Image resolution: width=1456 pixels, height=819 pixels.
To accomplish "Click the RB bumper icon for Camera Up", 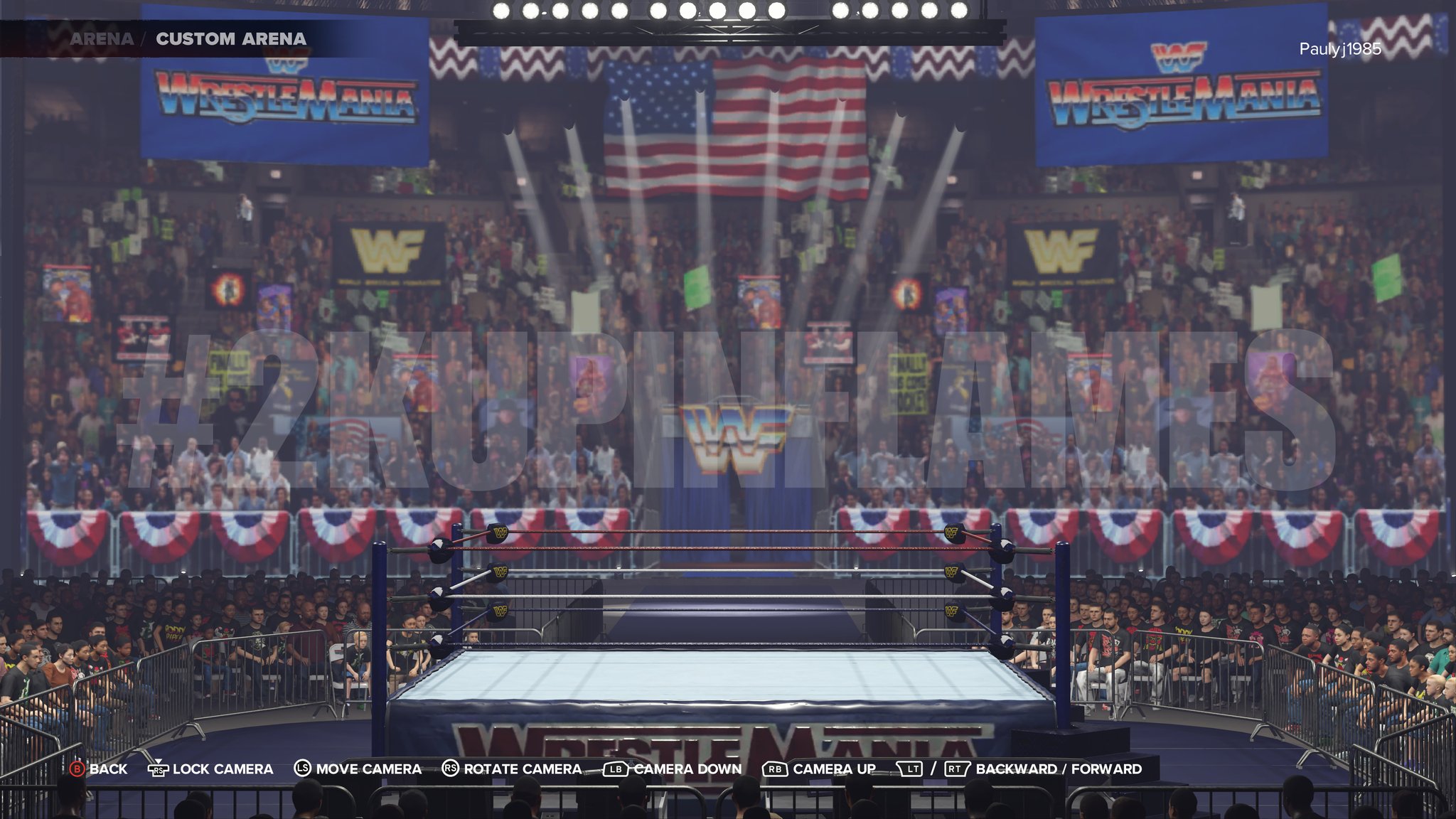I will (x=776, y=770).
